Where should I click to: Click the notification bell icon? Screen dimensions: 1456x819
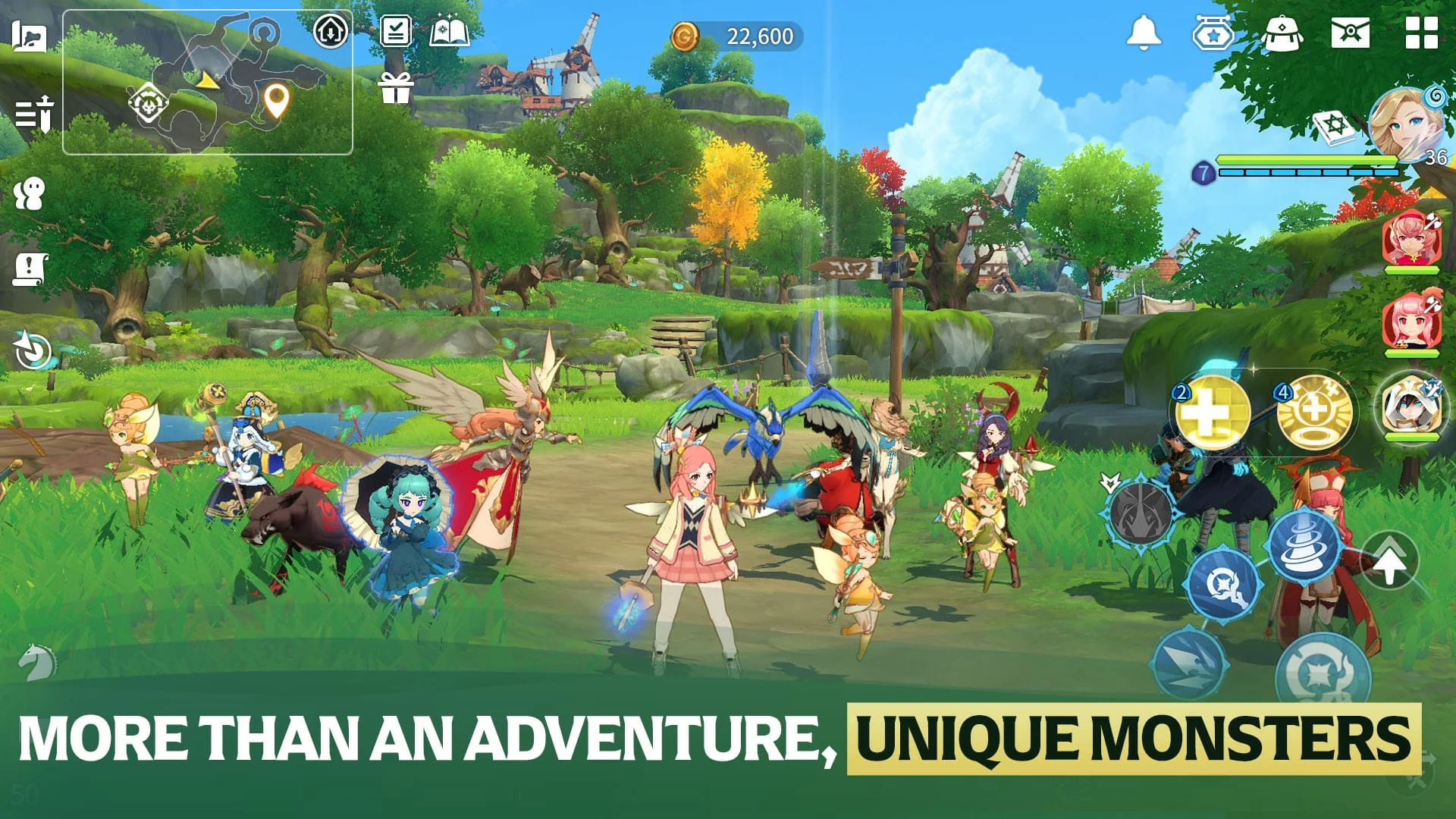[1144, 32]
